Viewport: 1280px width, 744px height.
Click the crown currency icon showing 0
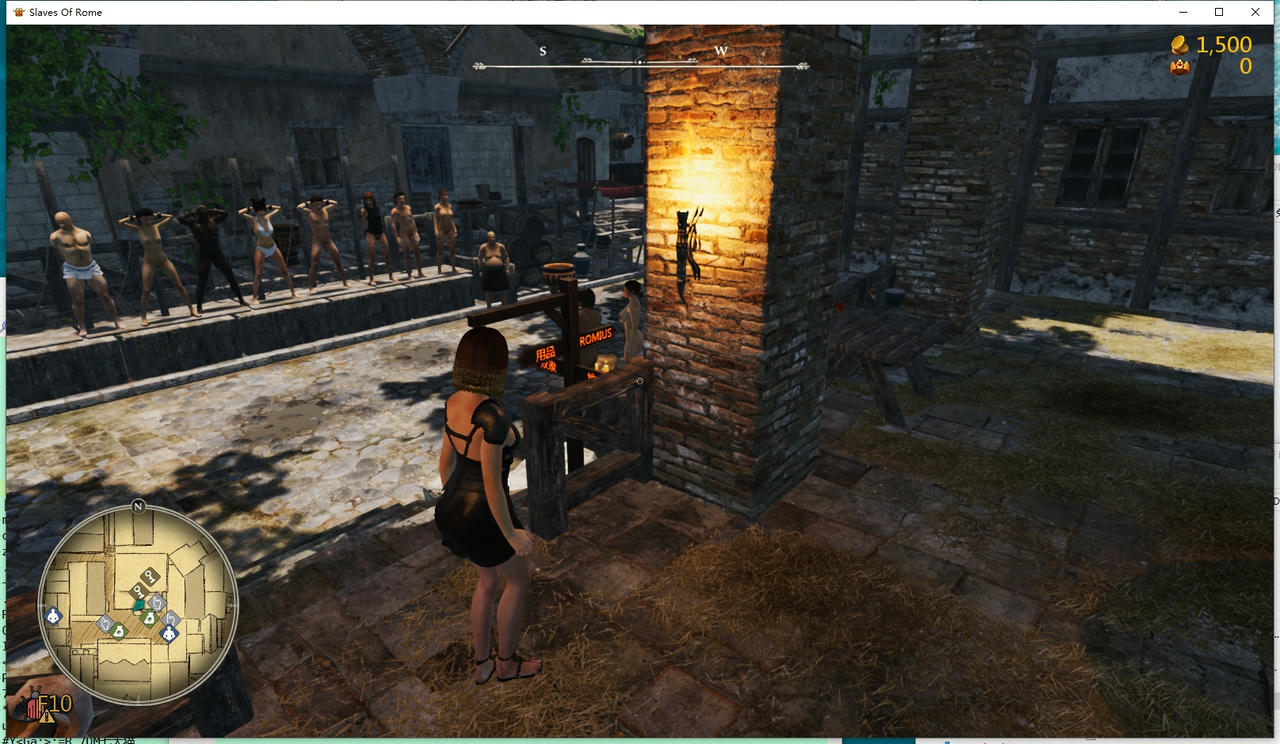(1179, 64)
